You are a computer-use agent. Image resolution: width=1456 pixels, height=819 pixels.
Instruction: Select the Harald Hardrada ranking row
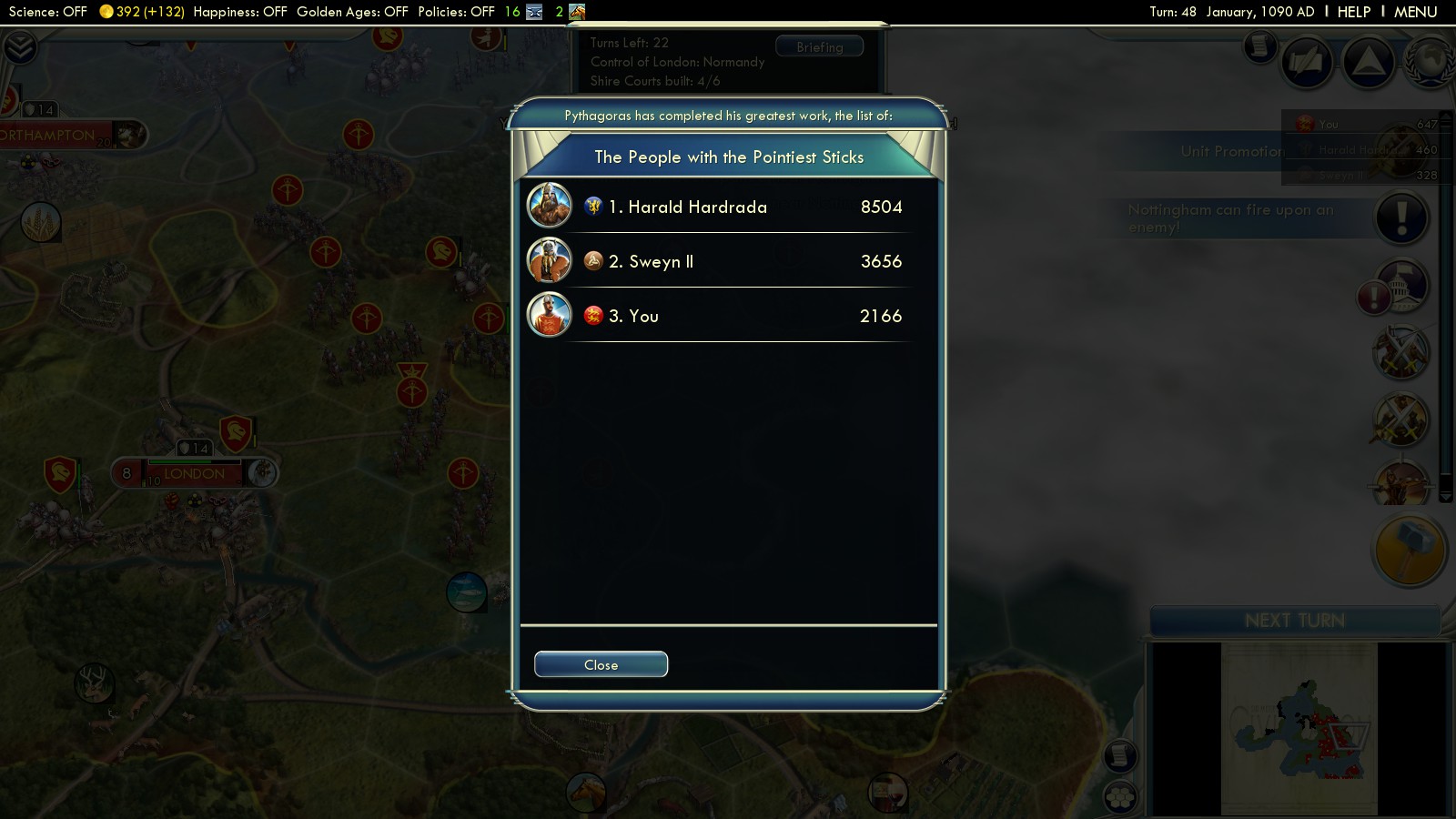728,207
